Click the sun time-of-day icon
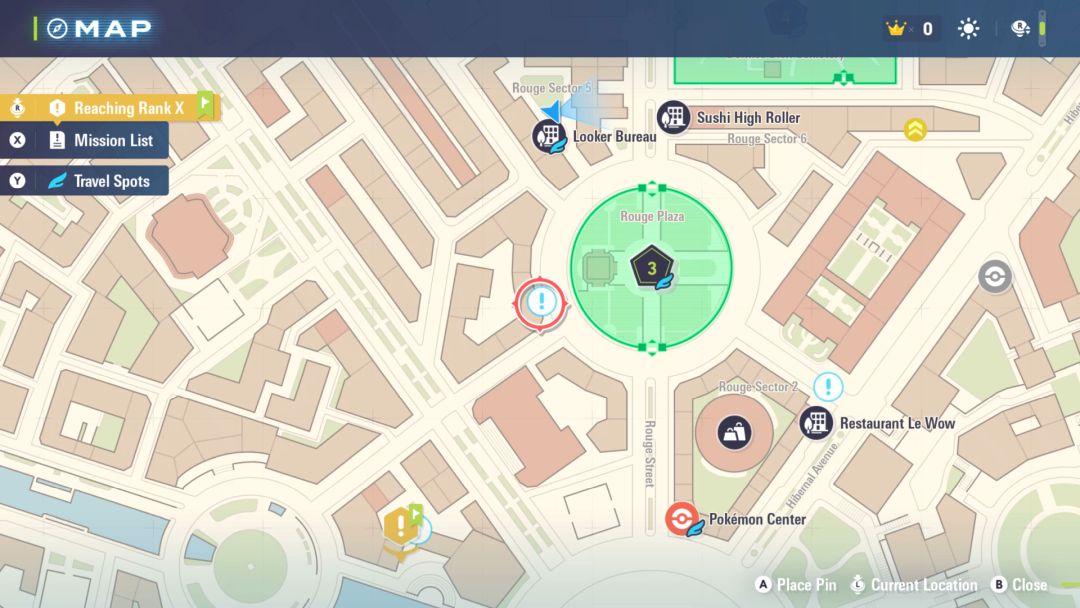This screenshot has height=608, width=1080. point(968,29)
